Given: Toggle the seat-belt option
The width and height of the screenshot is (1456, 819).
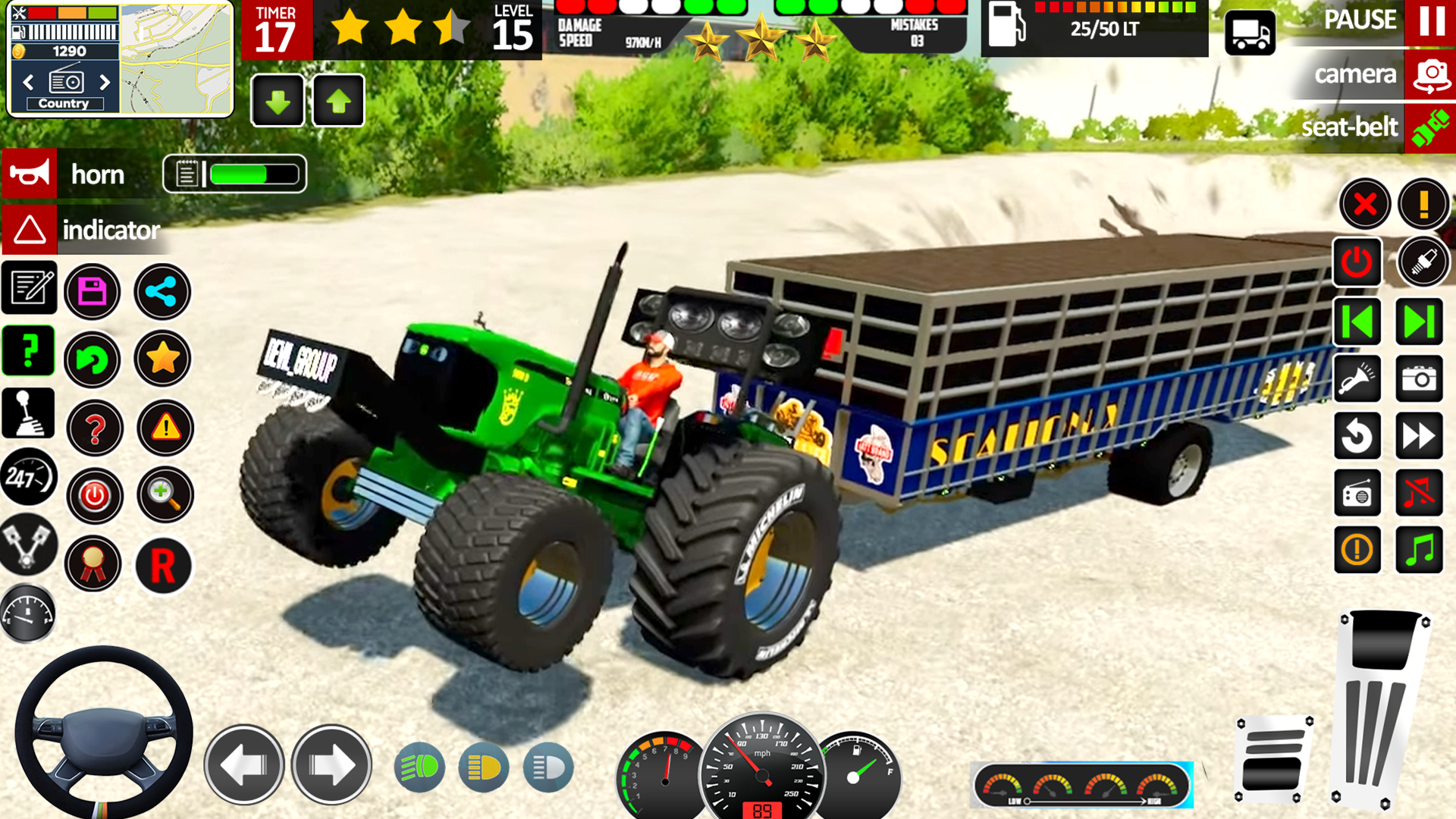Looking at the screenshot, I should point(1349,126).
